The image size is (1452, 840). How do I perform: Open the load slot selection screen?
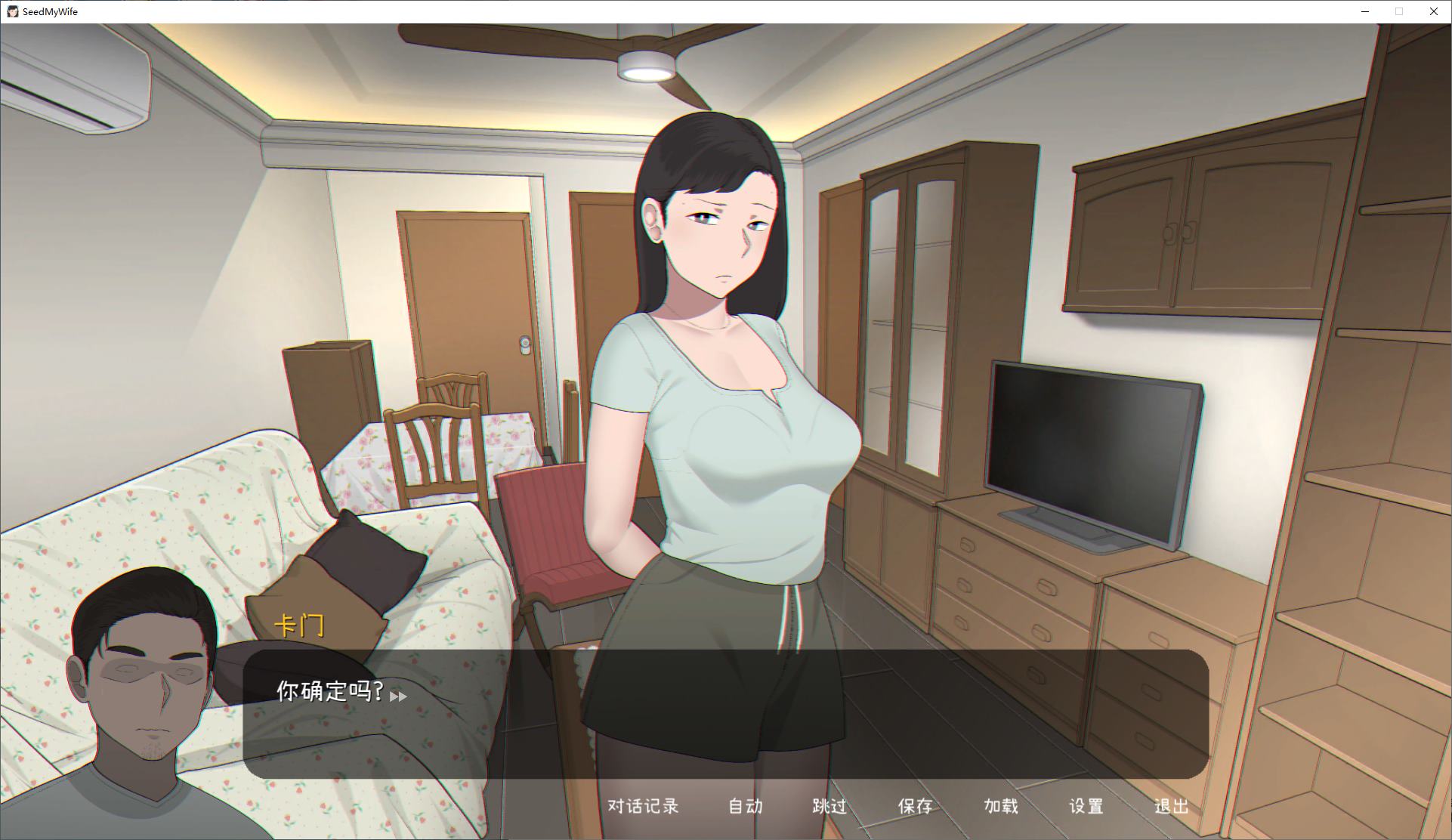pos(1000,807)
